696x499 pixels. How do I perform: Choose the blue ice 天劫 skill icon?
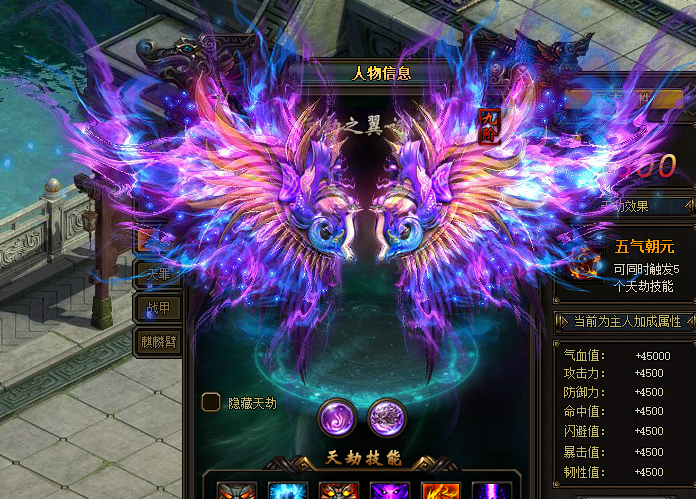(x=287, y=489)
